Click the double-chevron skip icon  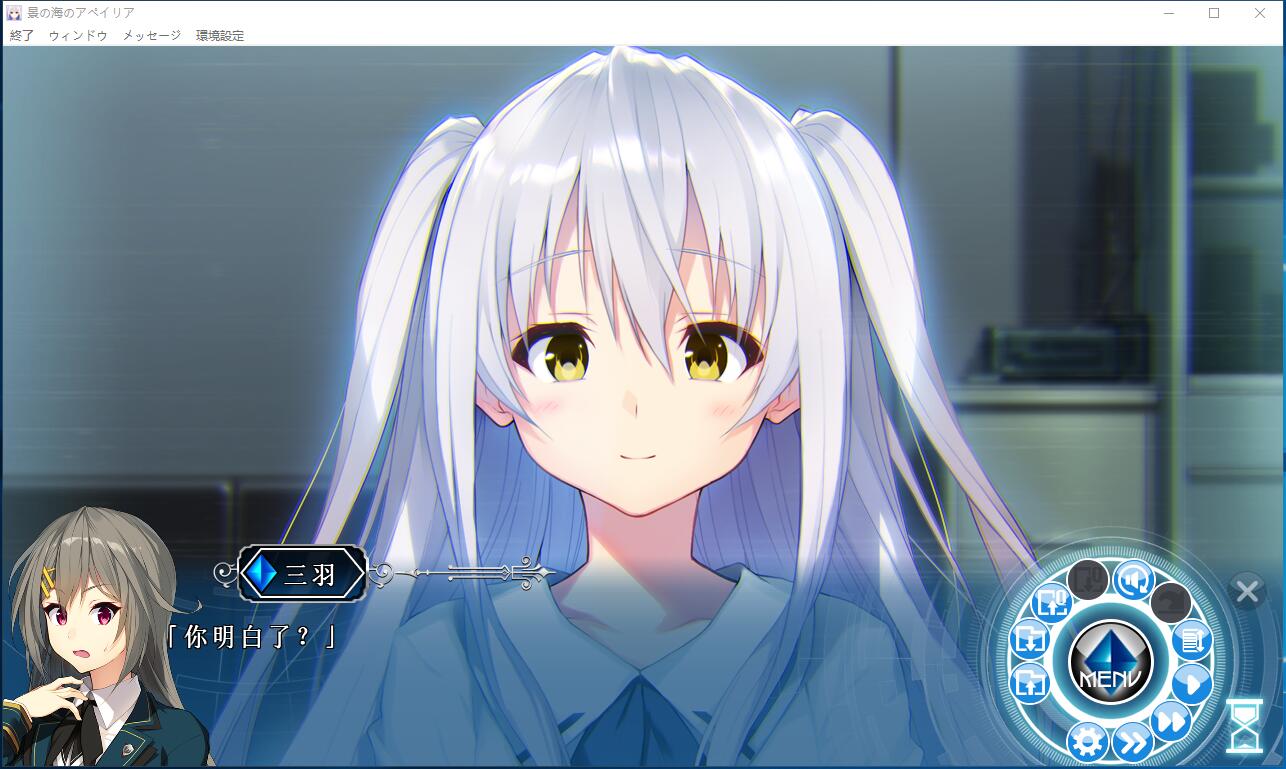pyautogui.click(x=1132, y=742)
